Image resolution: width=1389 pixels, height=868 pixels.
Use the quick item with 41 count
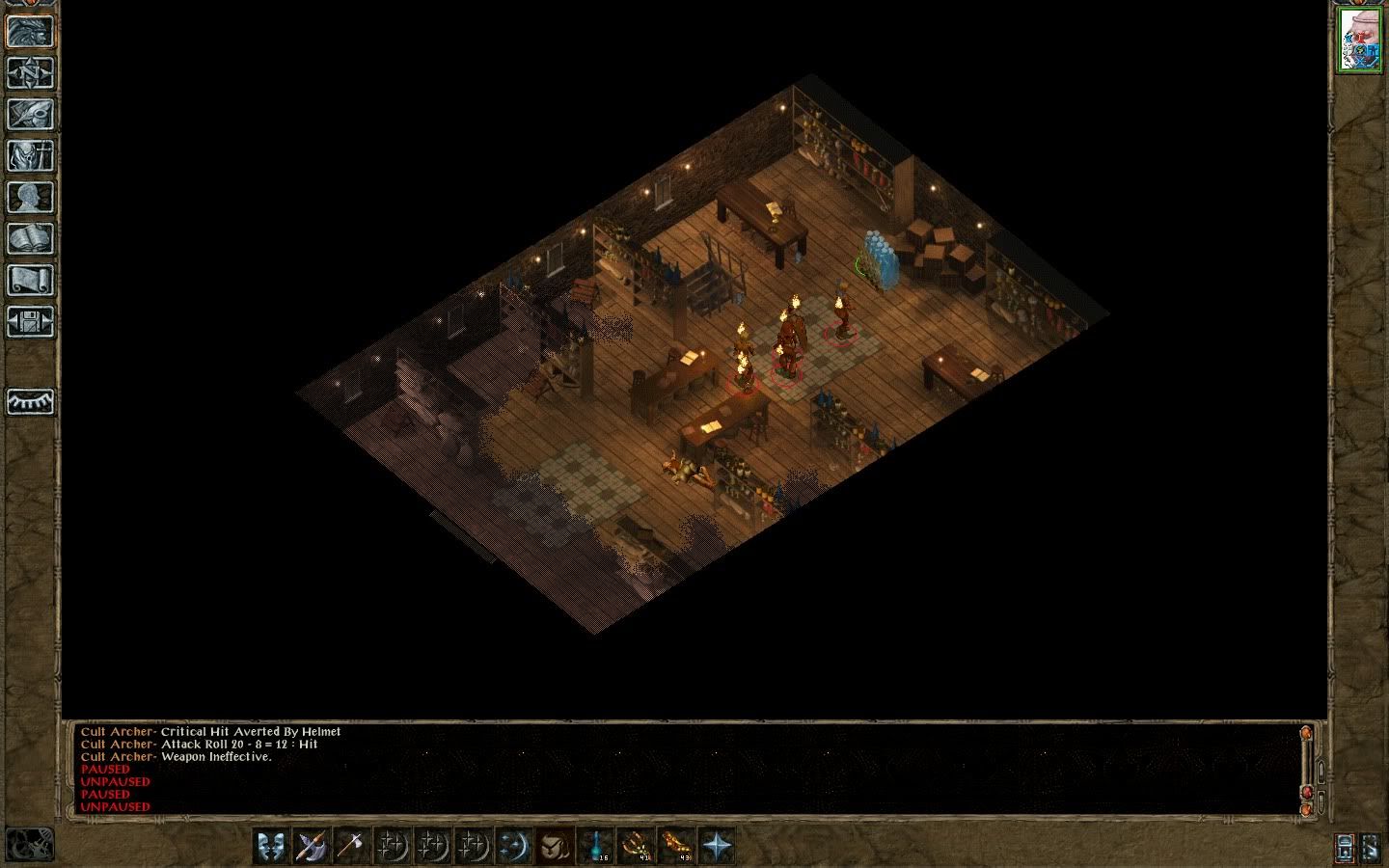(x=636, y=846)
